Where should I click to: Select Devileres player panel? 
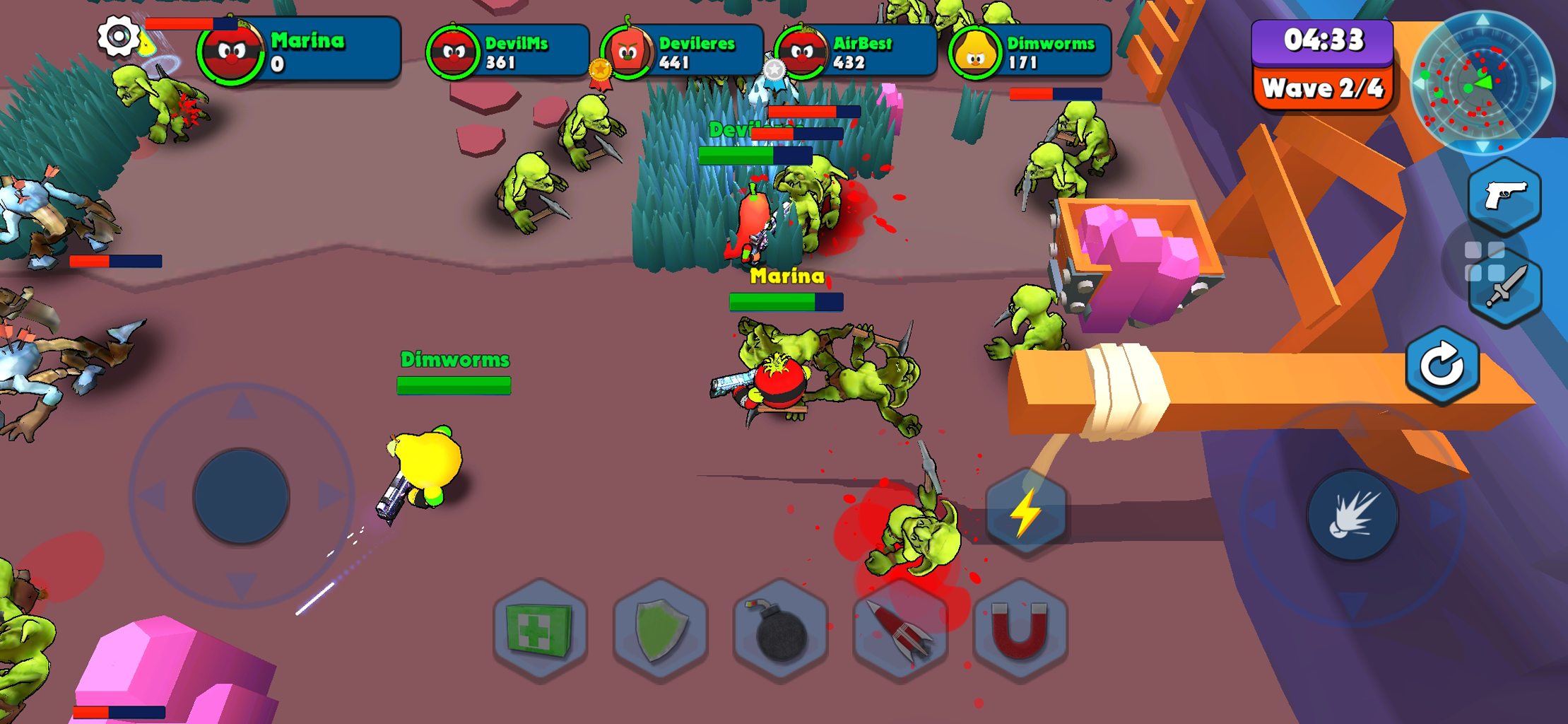683,52
